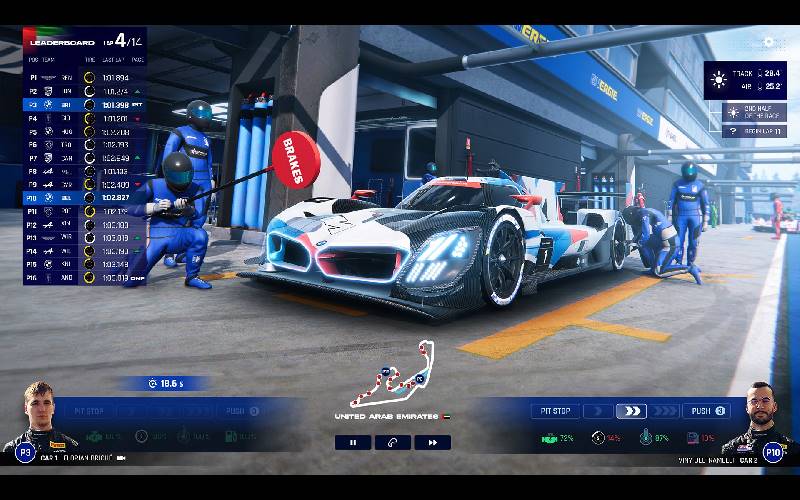Click the middle camera view button
The height and width of the screenshot is (500, 800).
[x=393, y=442]
